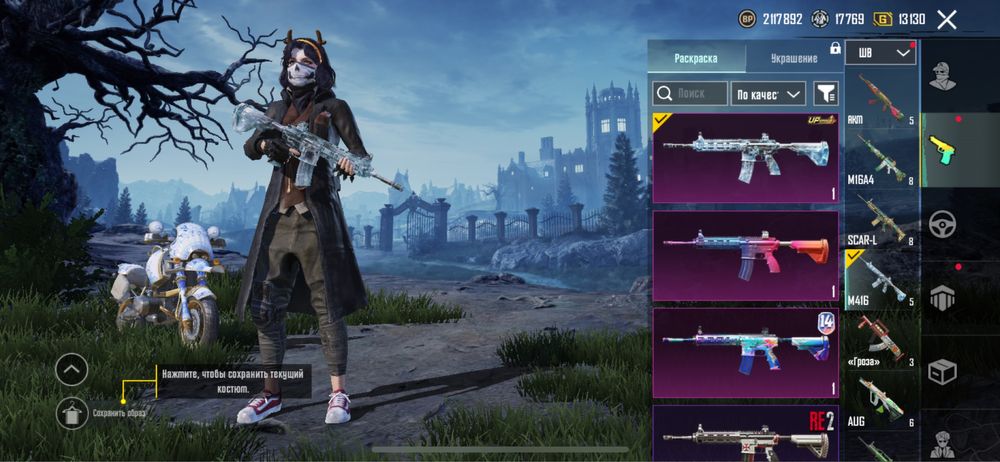Viewport: 1000px width, 462px height.
Task: Select SCAR-L in the weapon list
Action: pyautogui.click(x=881, y=221)
